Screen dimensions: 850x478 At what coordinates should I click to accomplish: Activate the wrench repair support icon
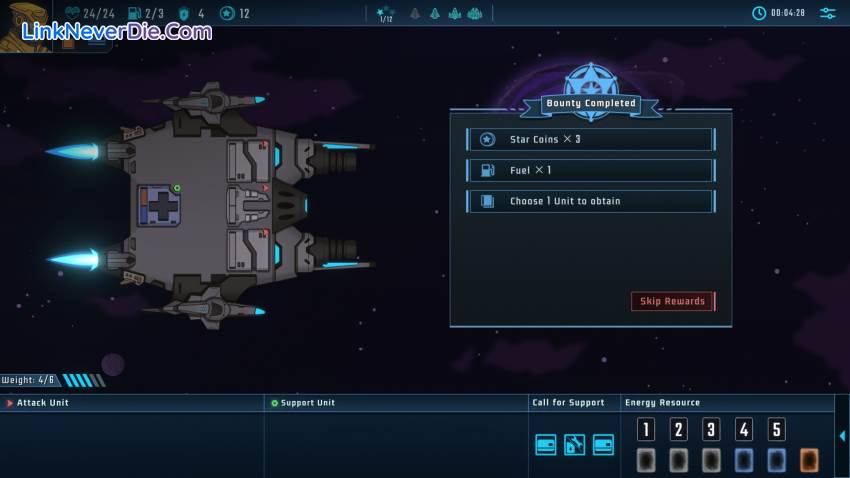[574, 445]
